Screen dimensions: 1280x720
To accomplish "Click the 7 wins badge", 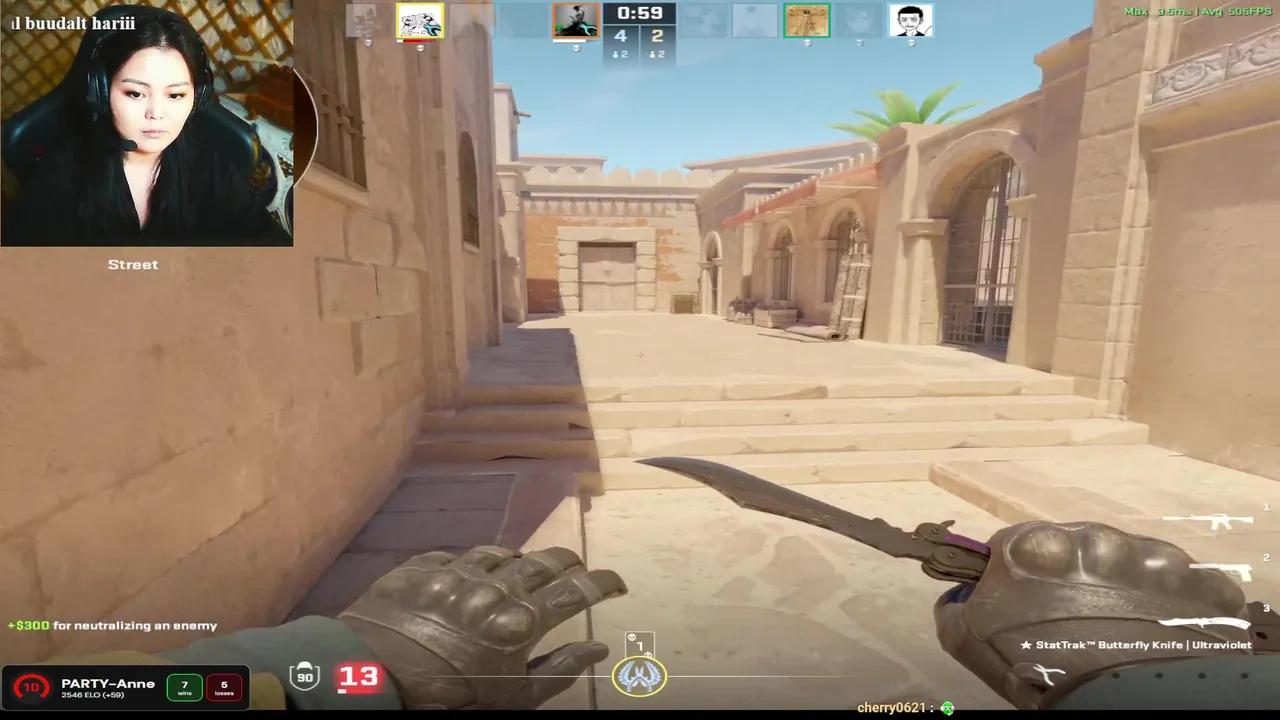I will tap(184, 685).
